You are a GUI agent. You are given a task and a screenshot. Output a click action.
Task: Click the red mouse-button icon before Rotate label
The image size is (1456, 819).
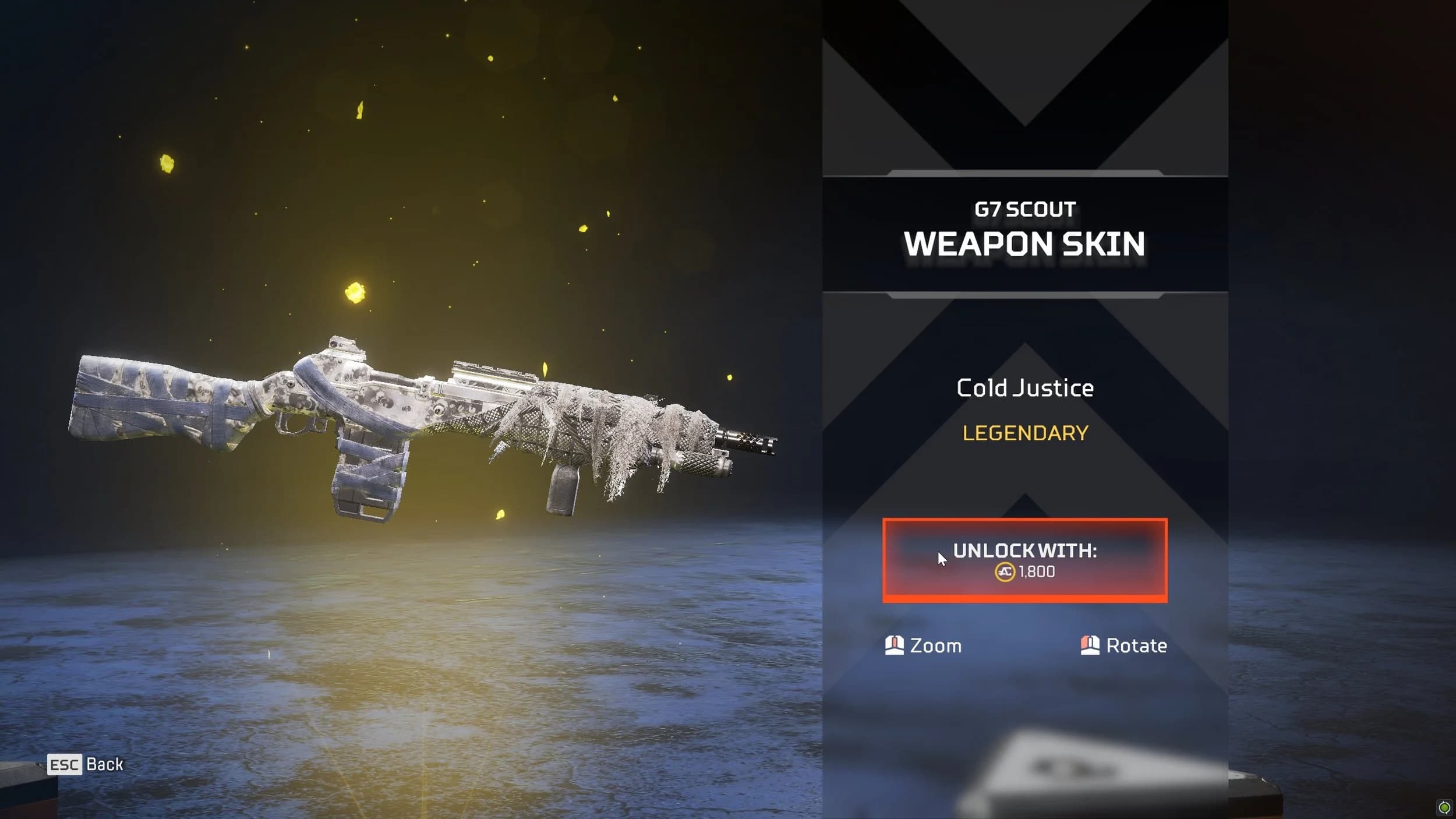coord(1090,645)
